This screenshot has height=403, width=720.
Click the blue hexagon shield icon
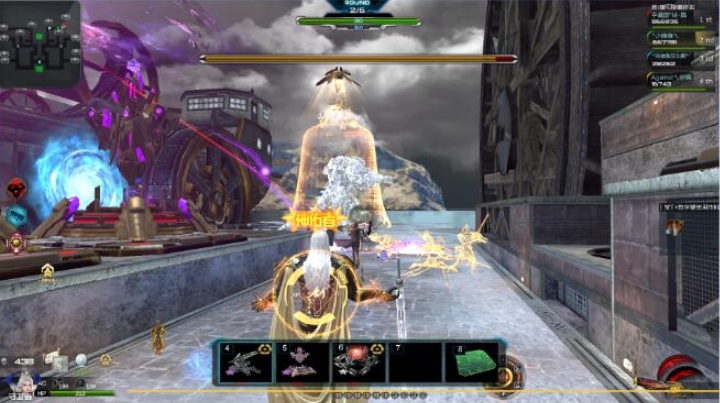click(16, 214)
